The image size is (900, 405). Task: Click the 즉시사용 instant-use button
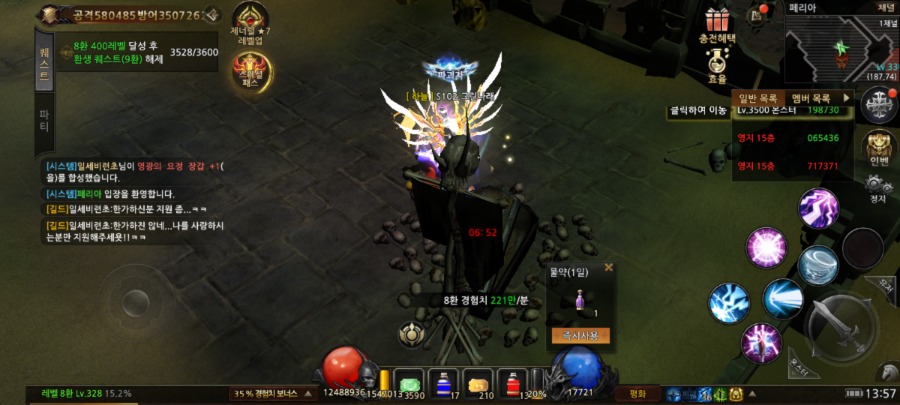point(581,336)
